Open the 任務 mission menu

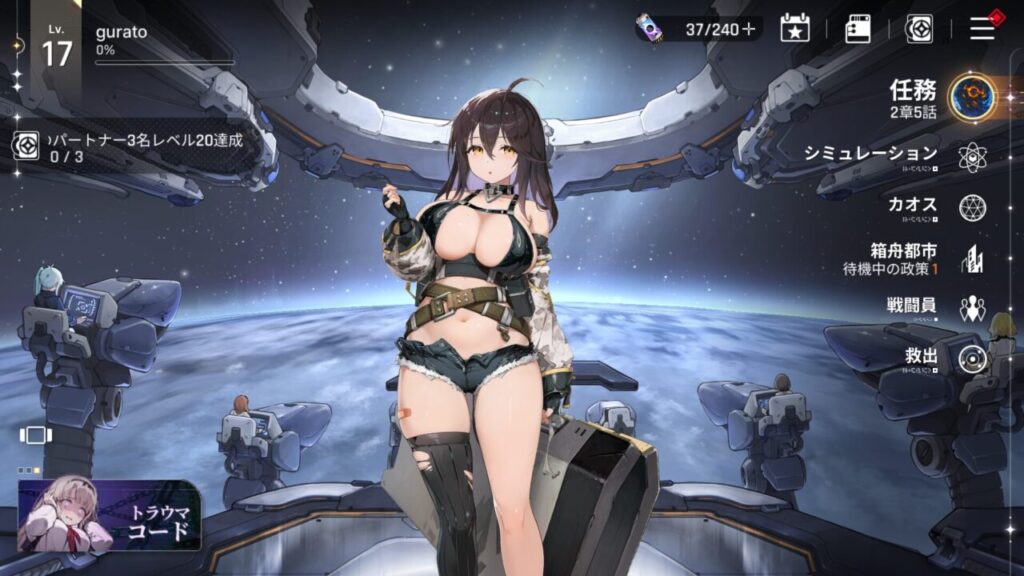(970, 98)
